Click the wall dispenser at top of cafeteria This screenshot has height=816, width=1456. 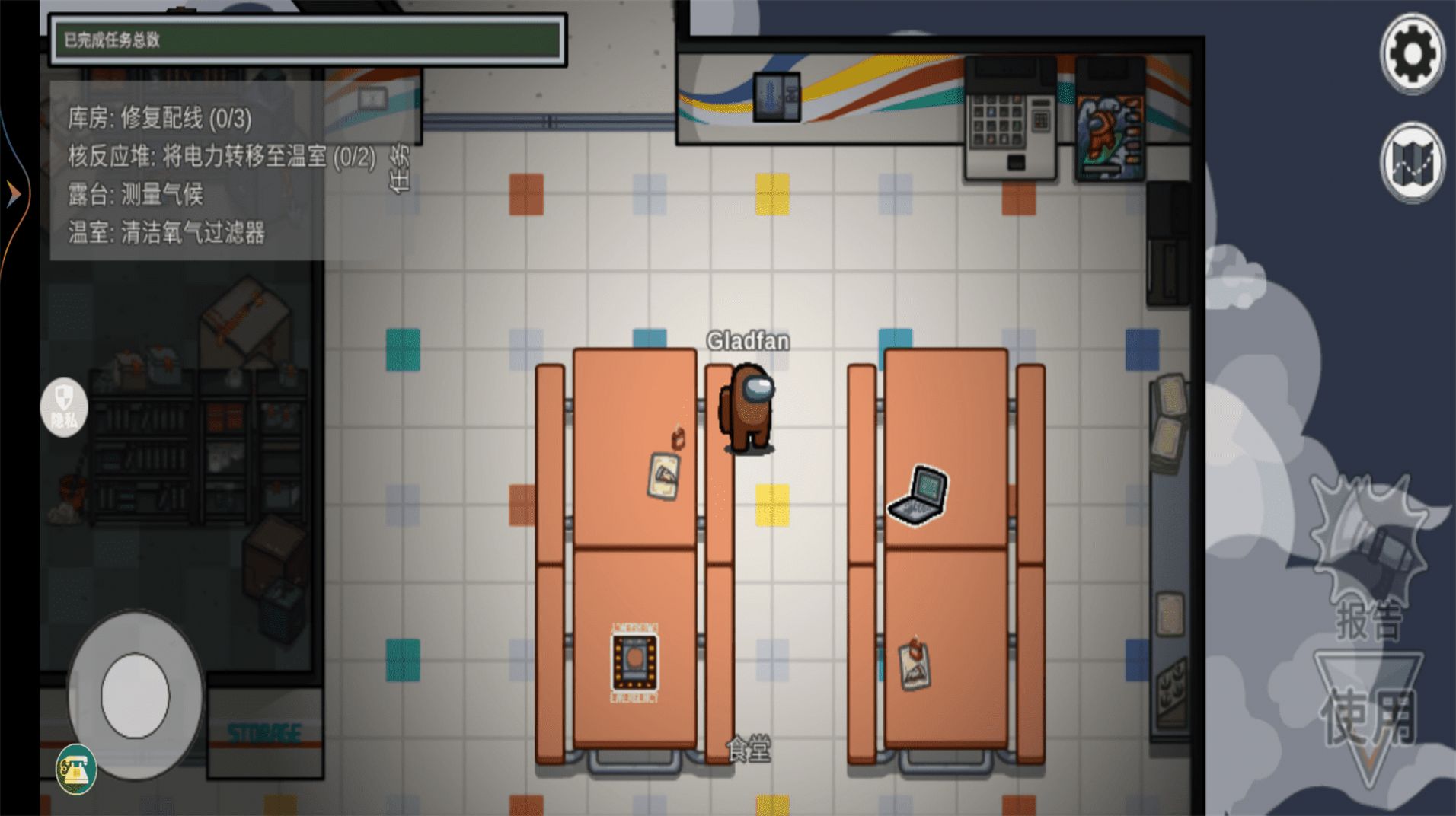[x=775, y=95]
